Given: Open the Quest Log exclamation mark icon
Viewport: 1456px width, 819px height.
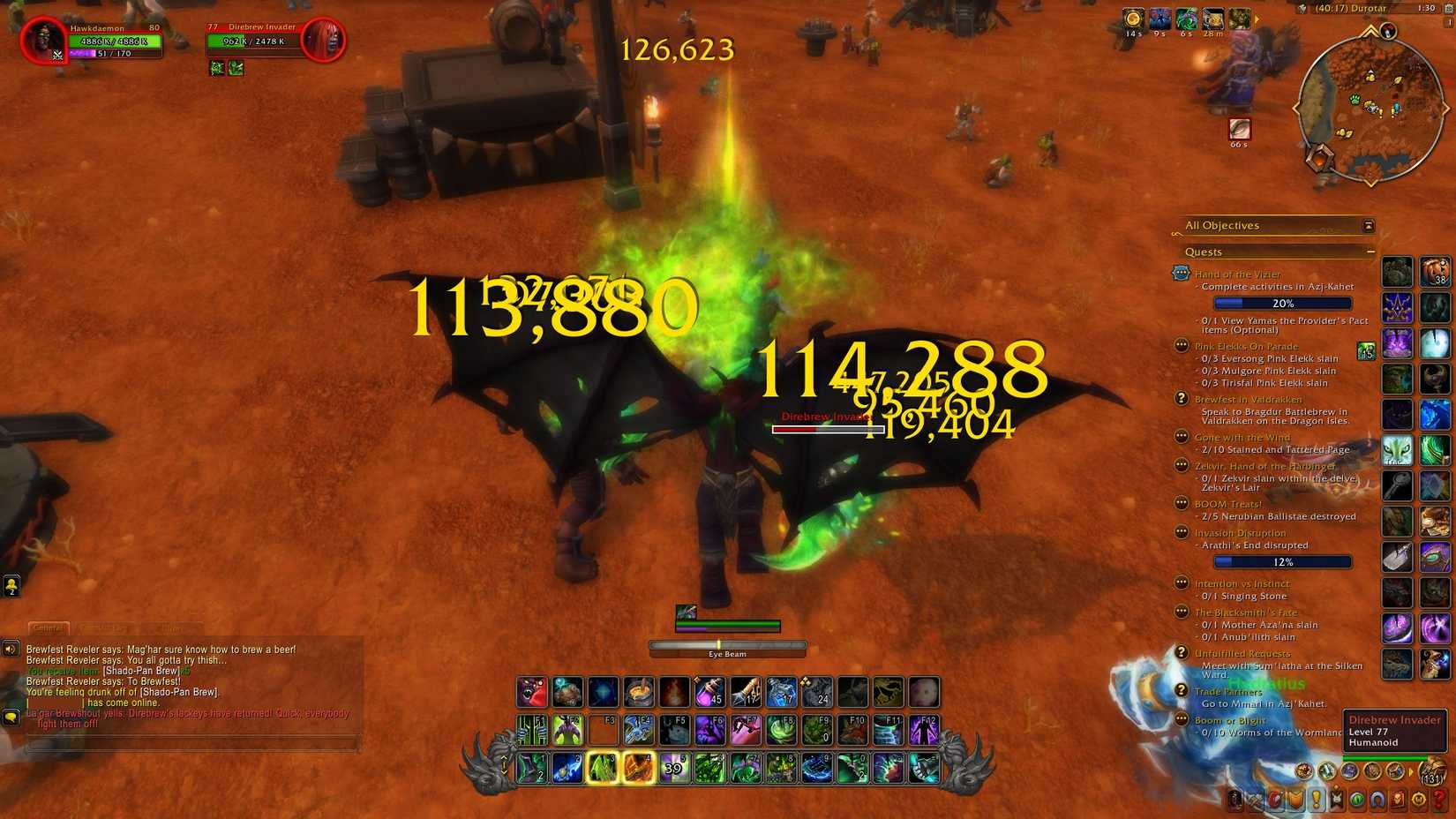Looking at the screenshot, I should pos(1317,799).
